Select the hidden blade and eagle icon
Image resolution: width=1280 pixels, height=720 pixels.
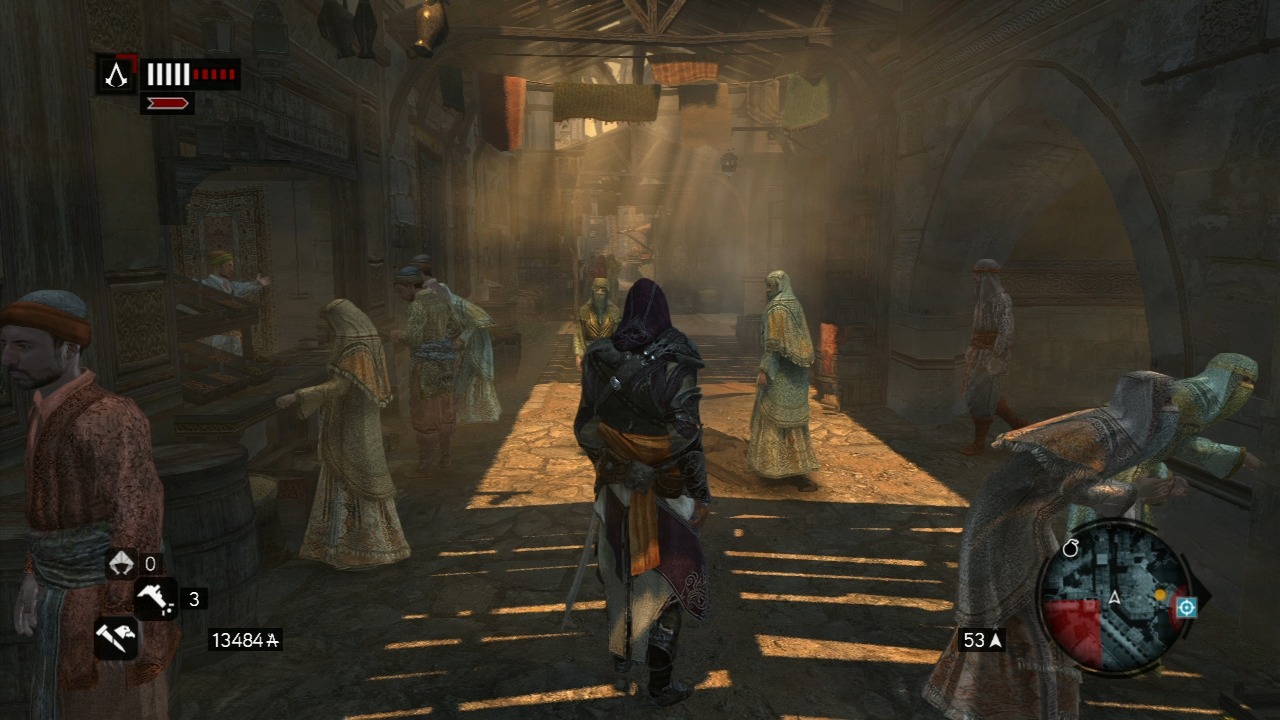(116, 637)
